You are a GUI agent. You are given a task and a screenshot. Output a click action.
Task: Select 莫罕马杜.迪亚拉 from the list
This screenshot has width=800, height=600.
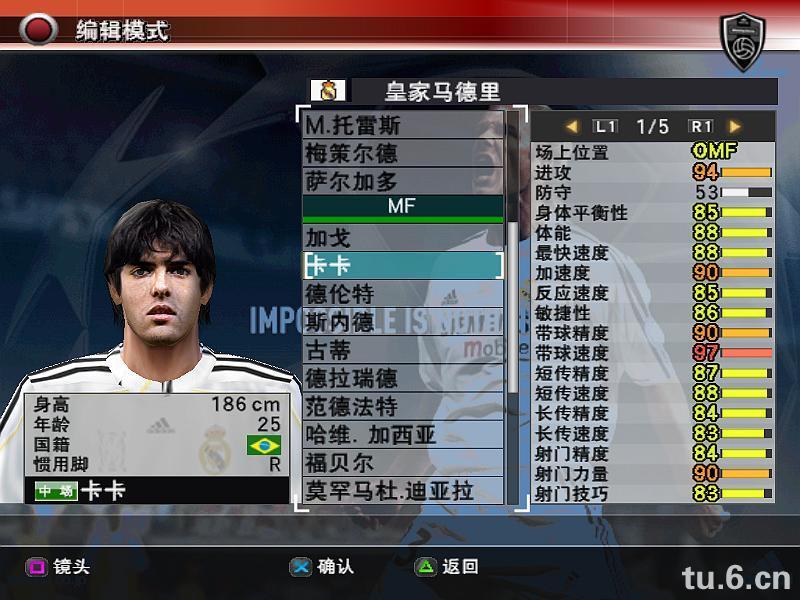(x=402, y=491)
